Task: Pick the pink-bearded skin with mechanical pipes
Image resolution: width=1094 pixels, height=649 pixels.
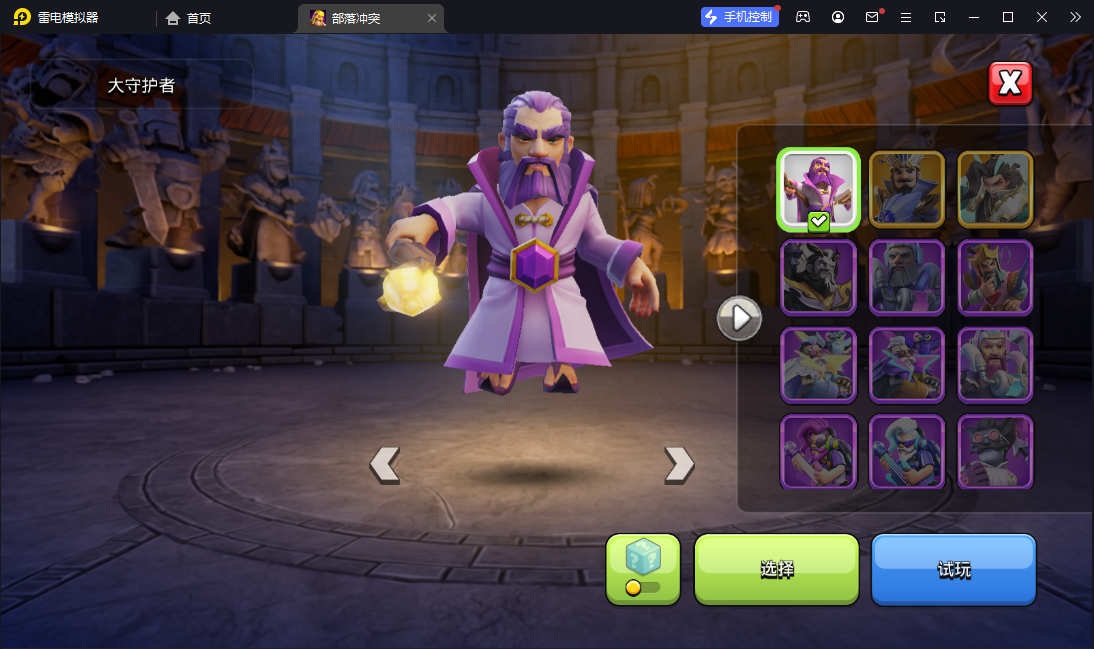Action: pyautogui.click(x=995, y=365)
